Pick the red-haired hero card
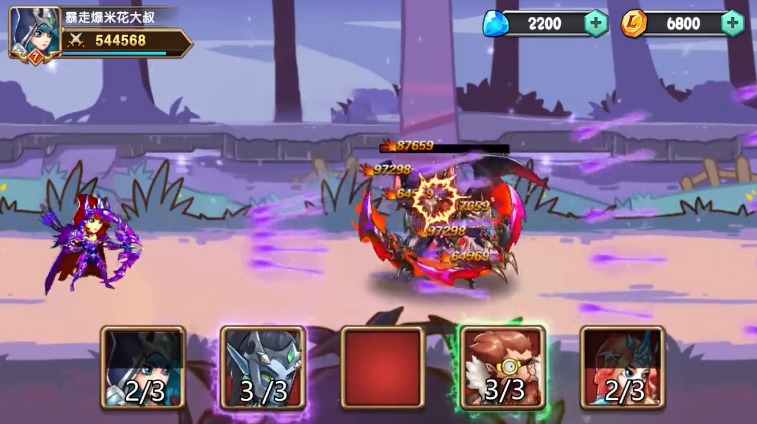This screenshot has width=757, height=424. [x=622, y=367]
